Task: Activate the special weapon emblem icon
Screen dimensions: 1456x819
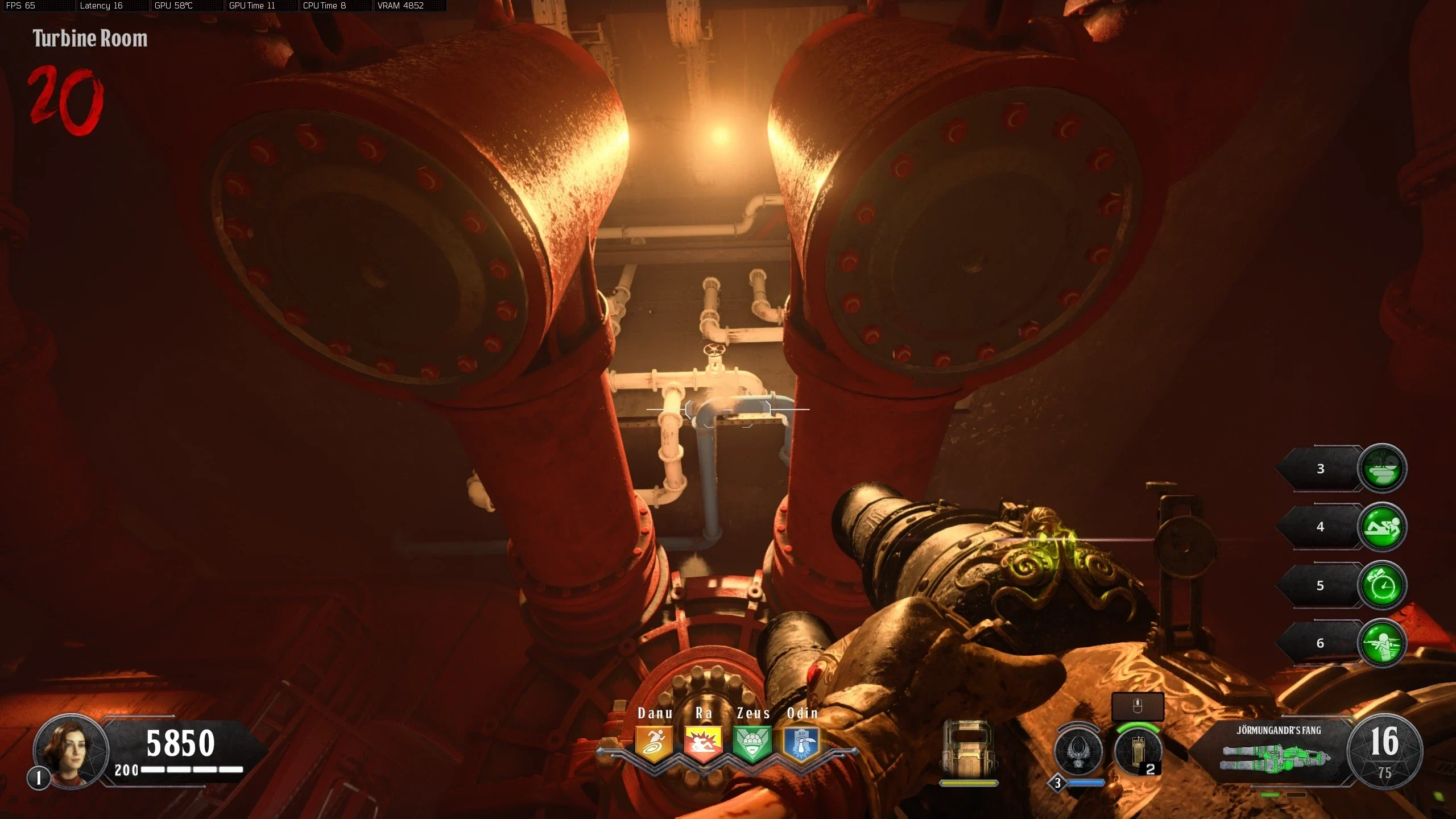Action: (1078, 751)
